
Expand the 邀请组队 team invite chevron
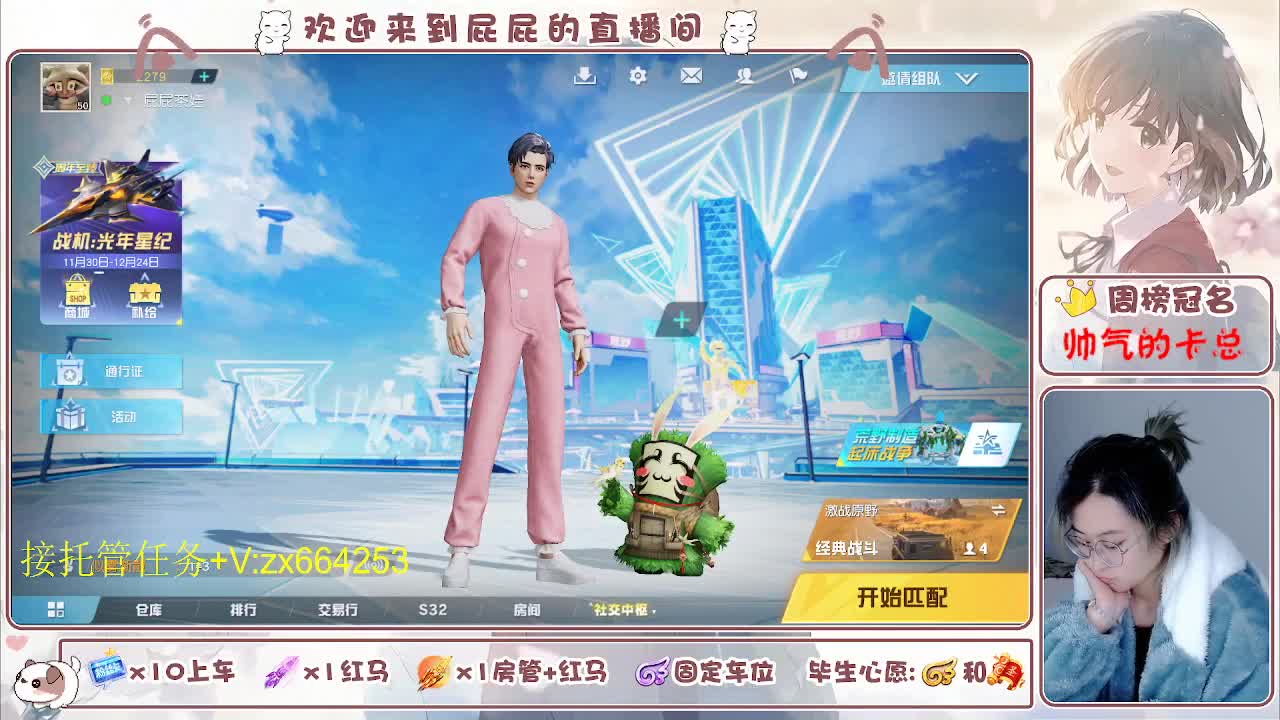pyautogui.click(x=965, y=78)
